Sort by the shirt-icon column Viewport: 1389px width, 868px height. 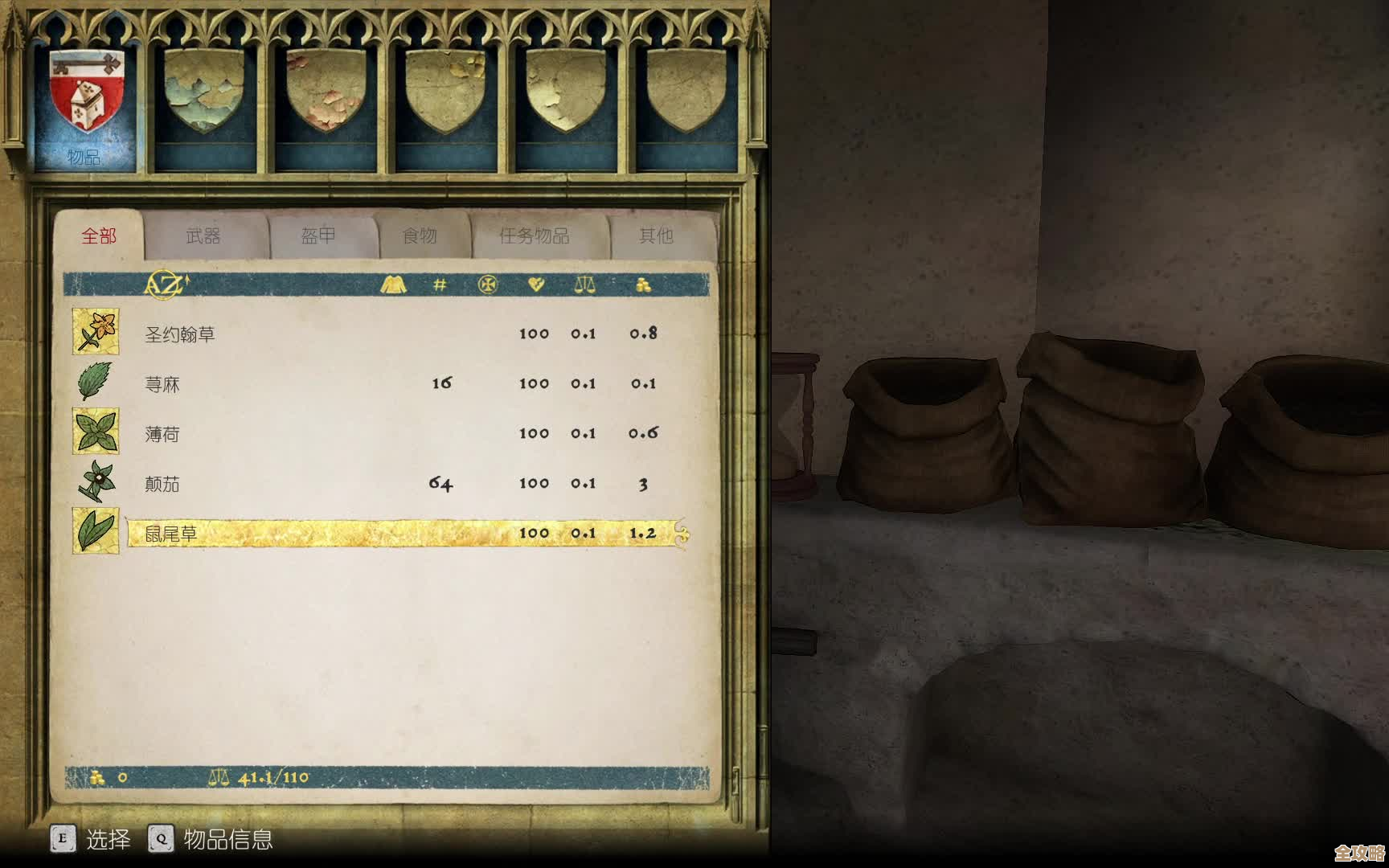click(393, 285)
